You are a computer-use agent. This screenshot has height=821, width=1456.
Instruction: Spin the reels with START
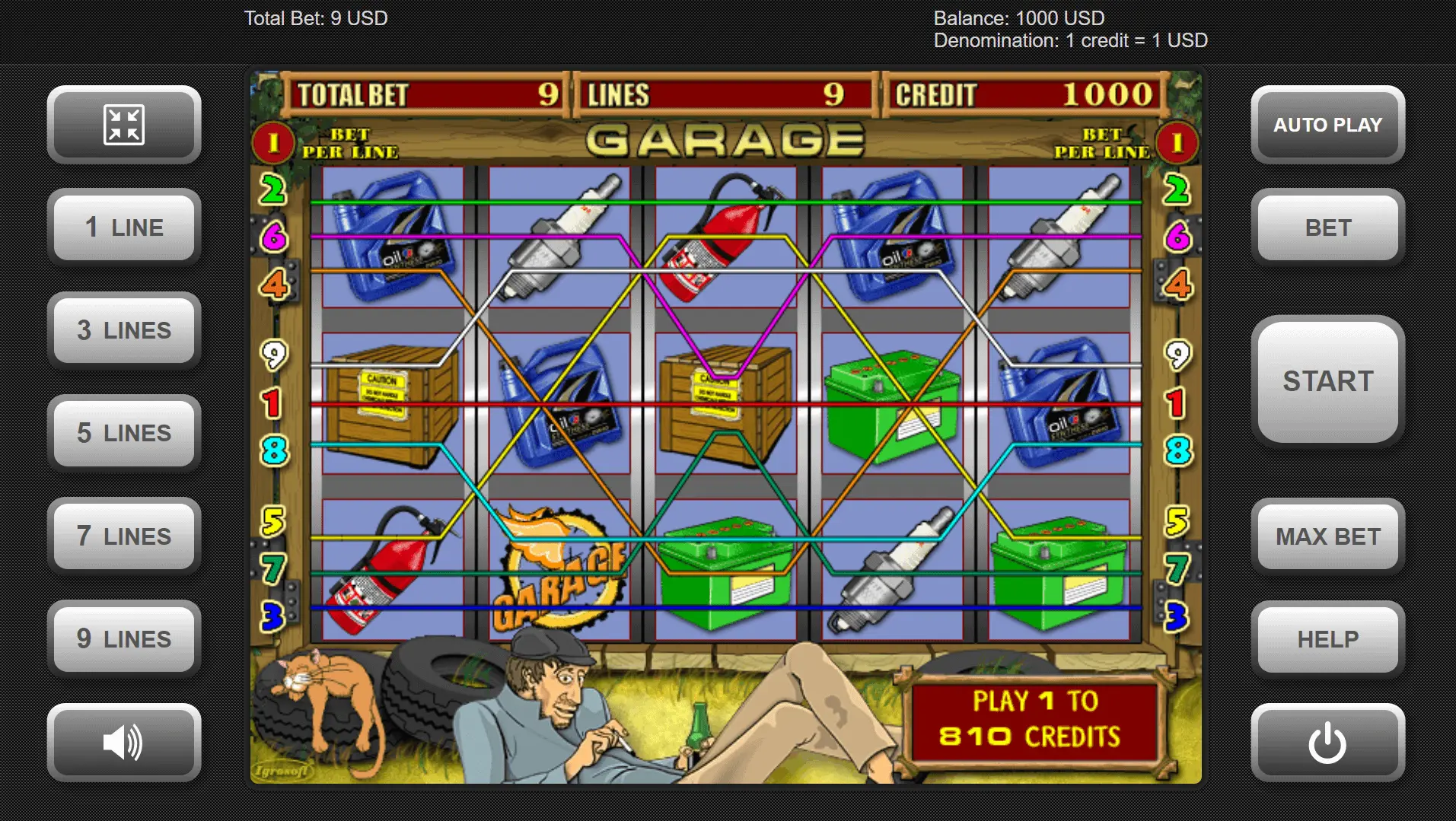1327,381
